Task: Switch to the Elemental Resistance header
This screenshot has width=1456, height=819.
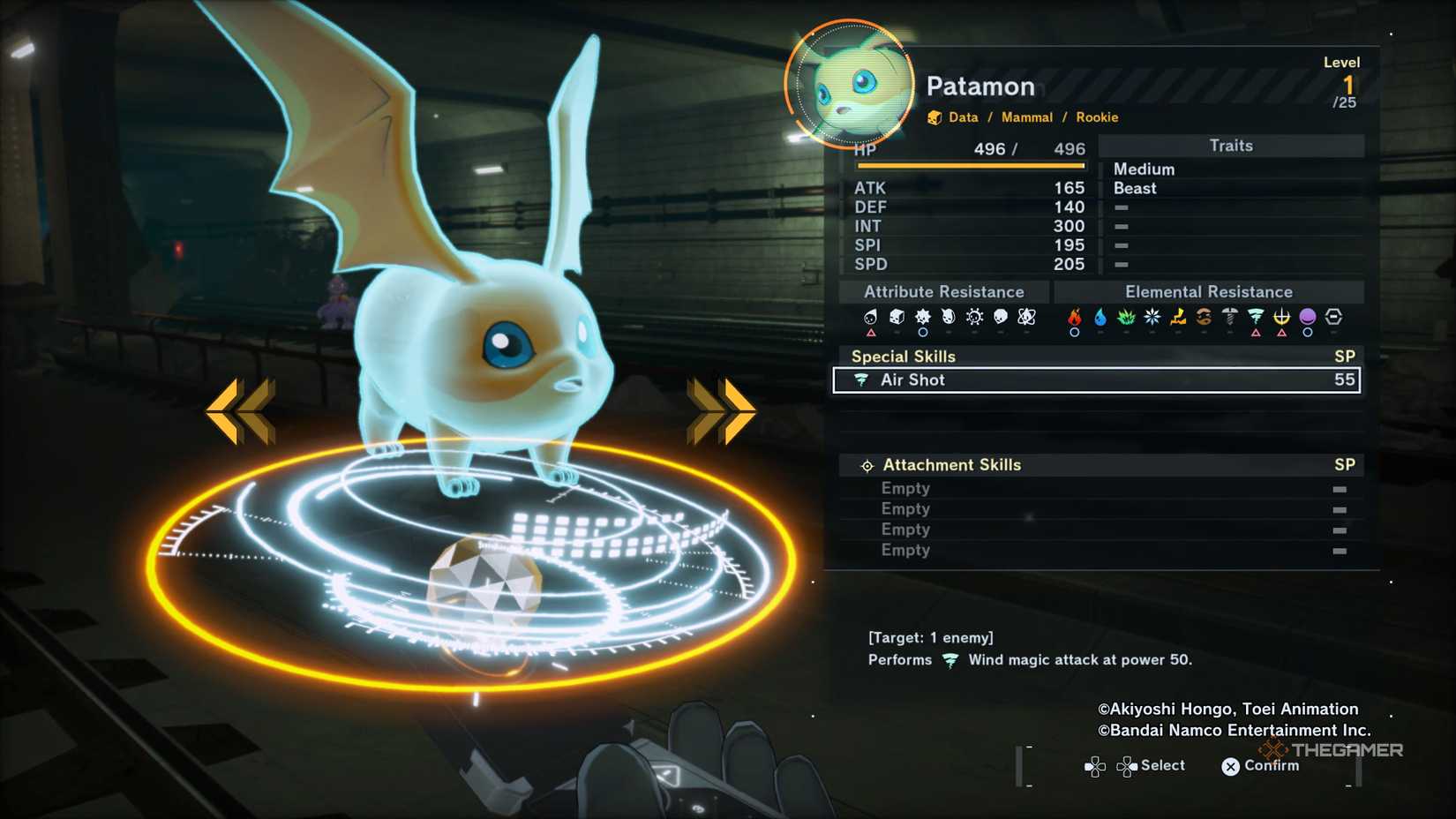Action: (1209, 291)
